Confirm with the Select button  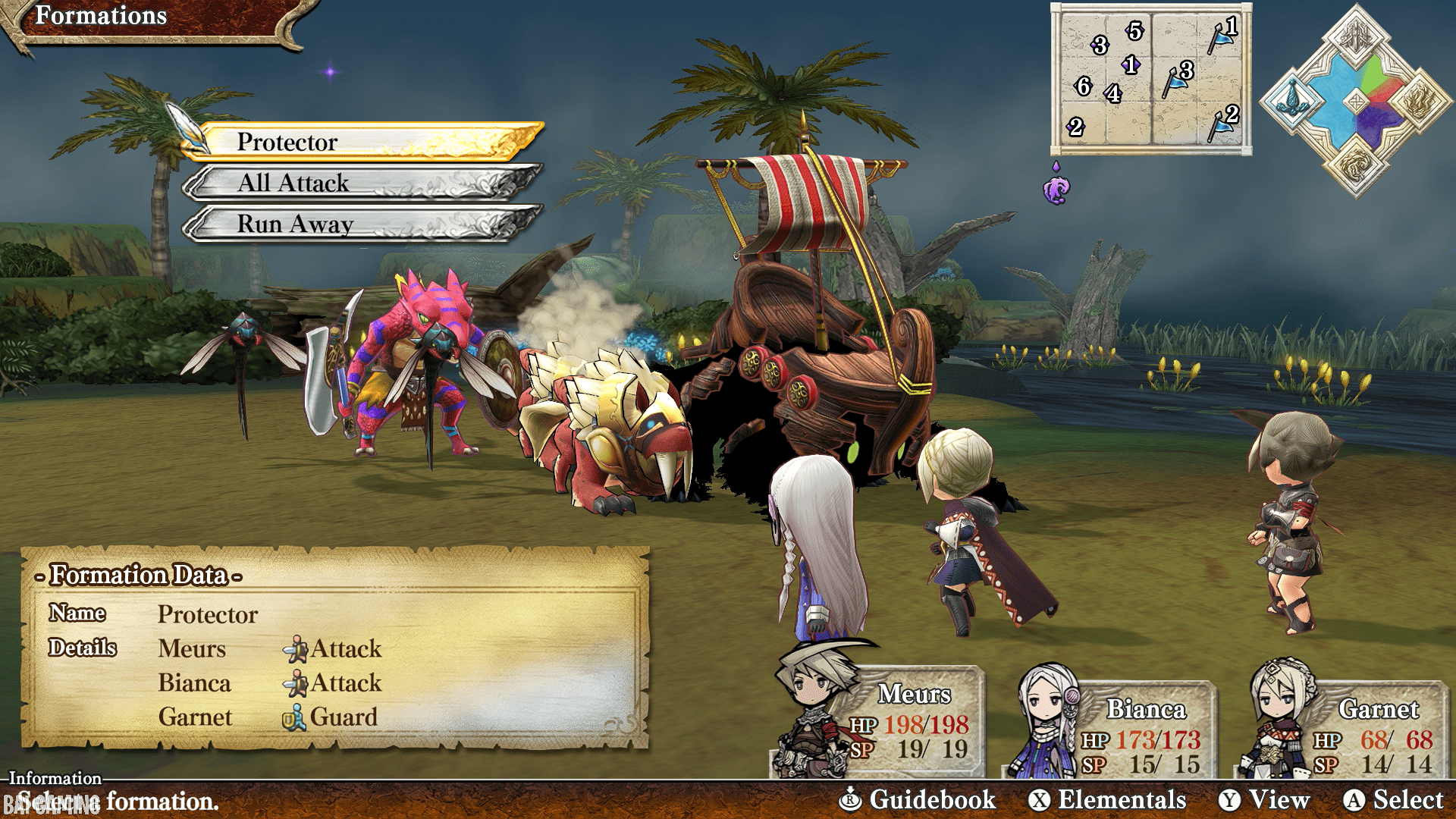pos(1394,800)
